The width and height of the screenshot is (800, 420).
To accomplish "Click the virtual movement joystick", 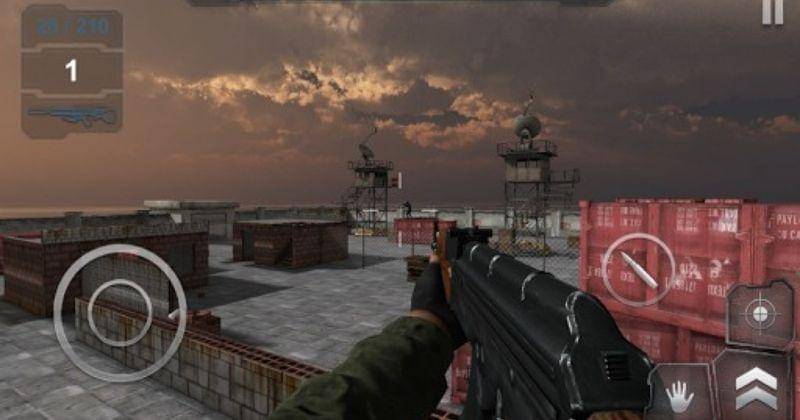I will coord(120,313).
